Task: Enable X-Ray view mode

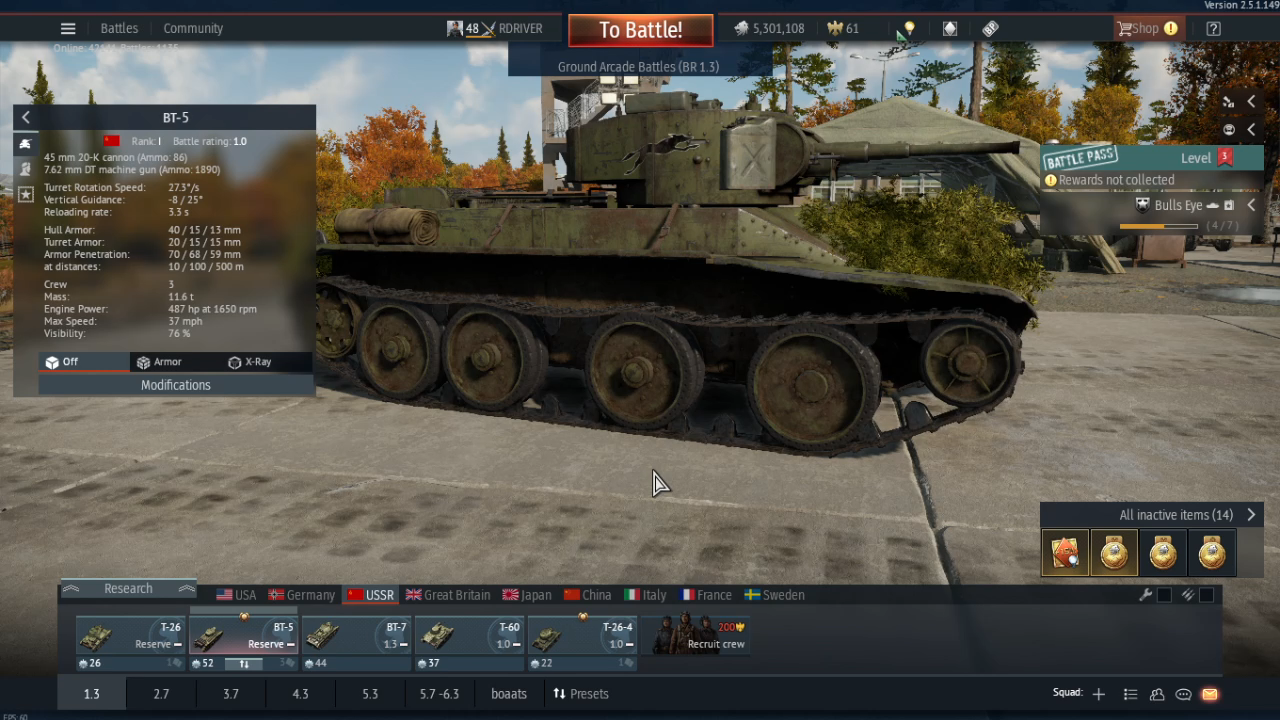Action: tap(250, 362)
